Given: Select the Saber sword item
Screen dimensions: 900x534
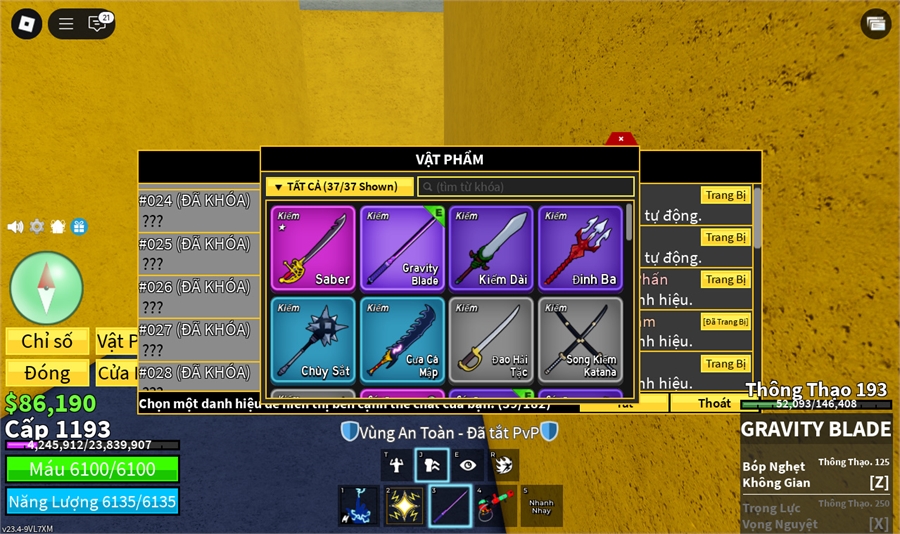Looking at the screenshot, I should point(312,248).
